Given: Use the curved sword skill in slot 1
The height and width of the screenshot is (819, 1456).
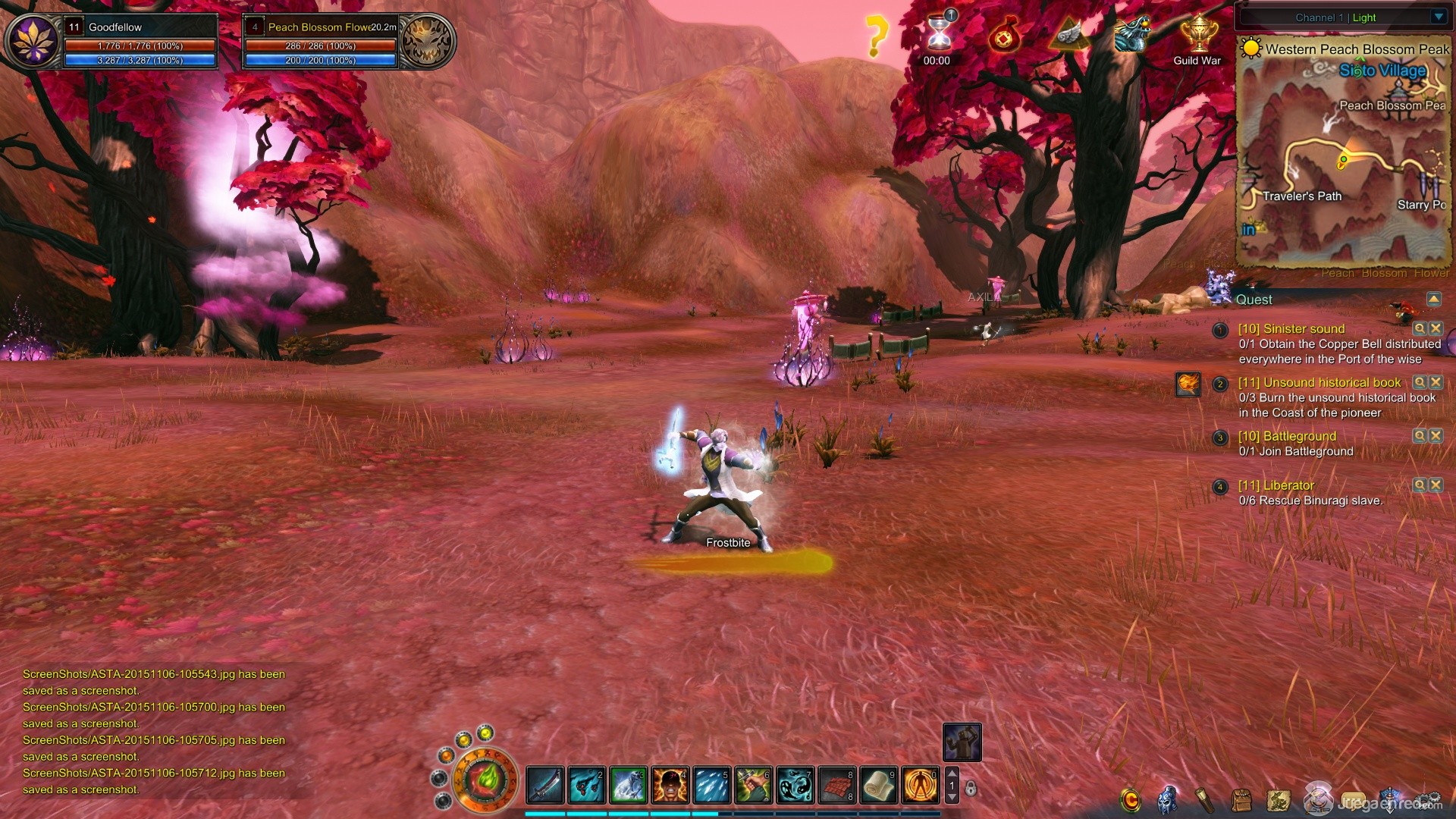Looking at the screenshot, I should (x=545, y=785).
